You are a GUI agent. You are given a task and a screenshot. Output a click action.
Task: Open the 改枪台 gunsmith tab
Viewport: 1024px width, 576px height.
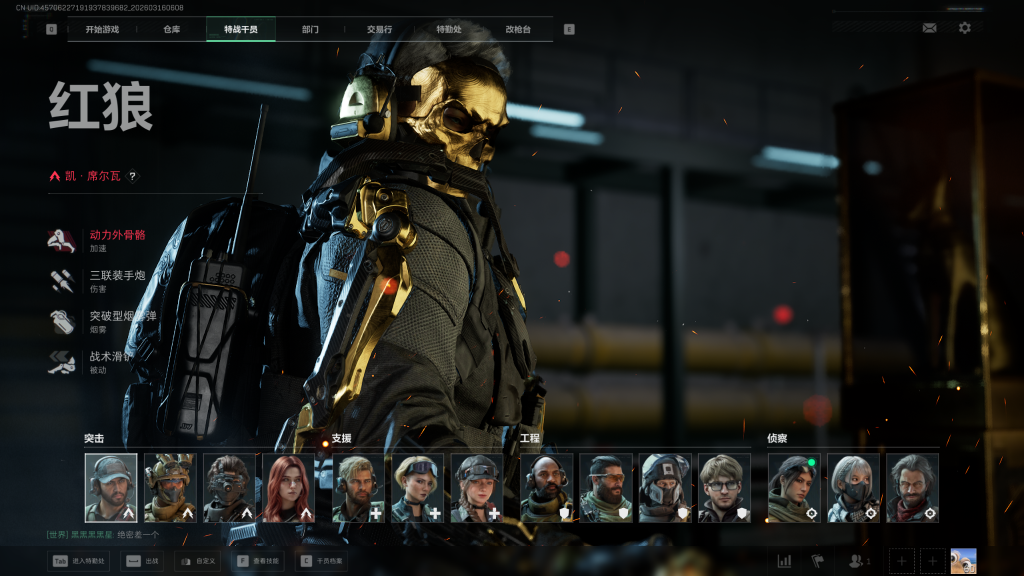[518, 29]
